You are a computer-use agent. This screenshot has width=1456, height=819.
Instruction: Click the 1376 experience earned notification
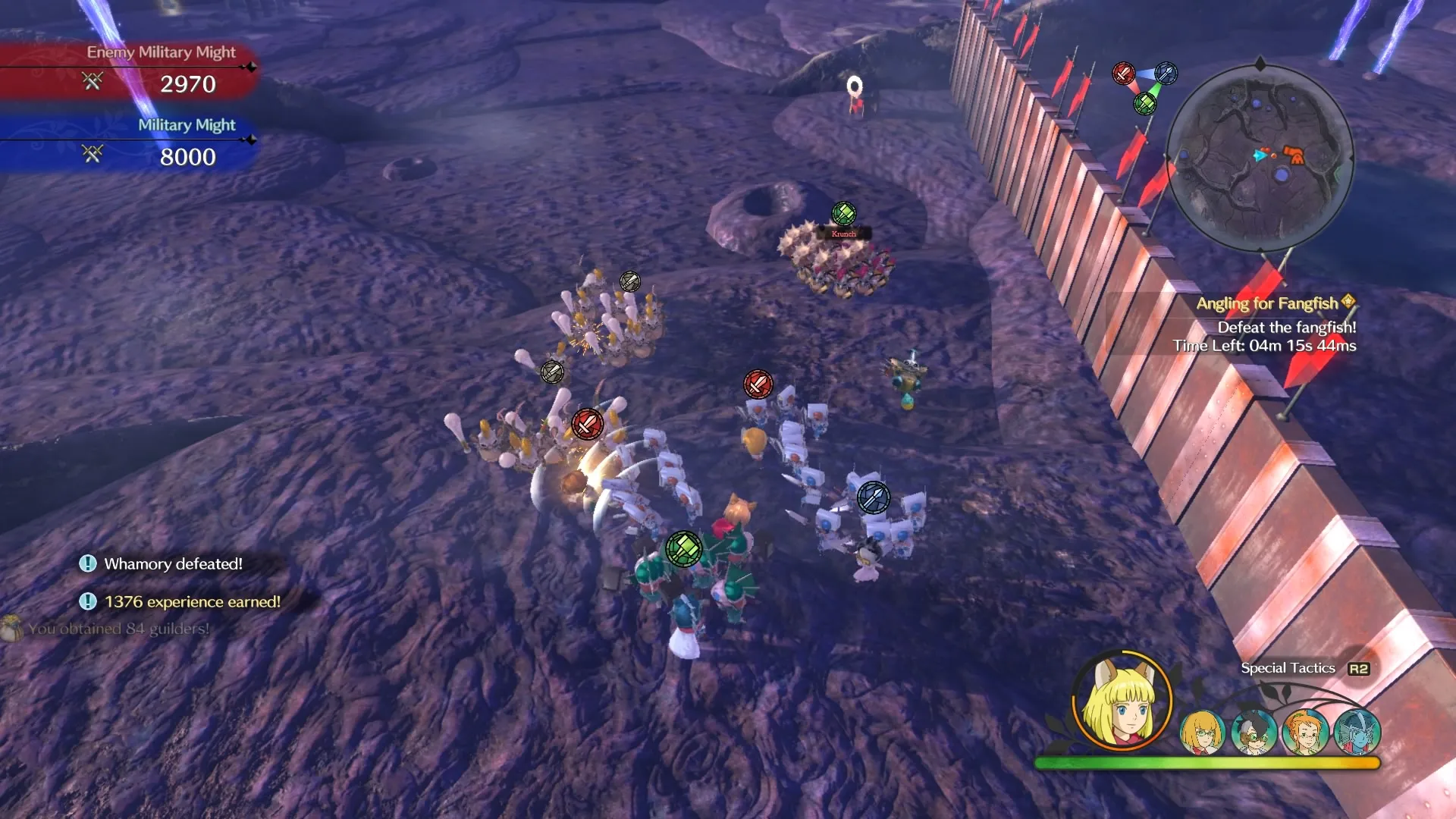pyautogui.click(x=192, y=601)
